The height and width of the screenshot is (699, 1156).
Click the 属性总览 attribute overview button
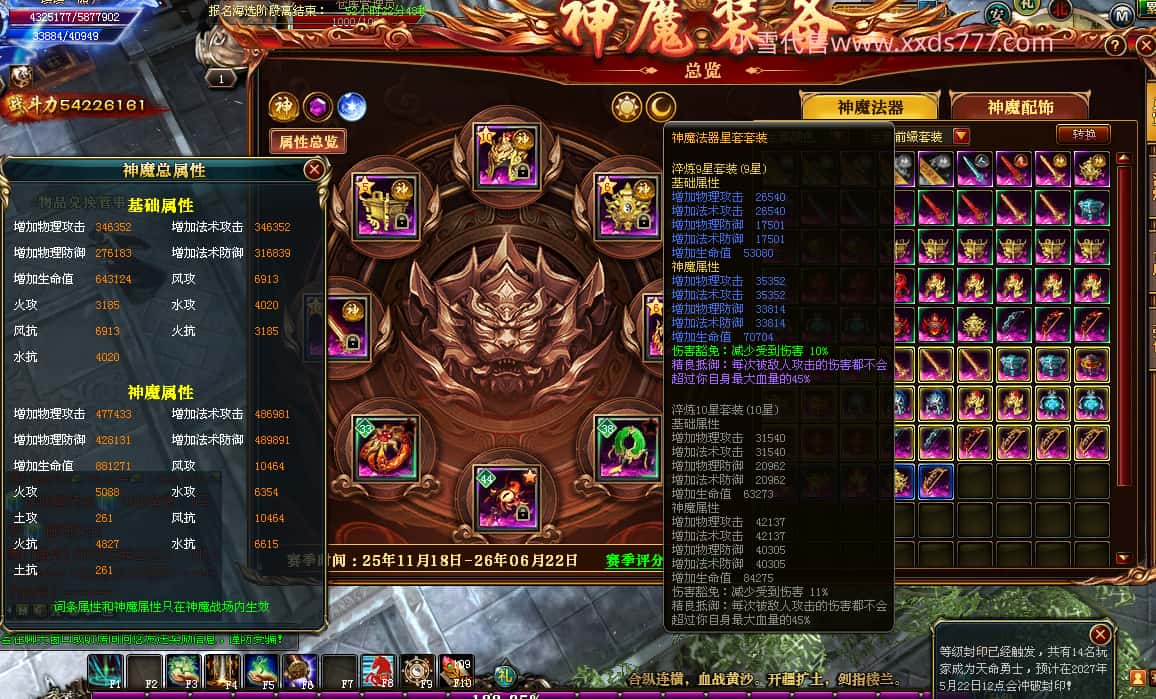pyautogui.click(x=307, y=142)
